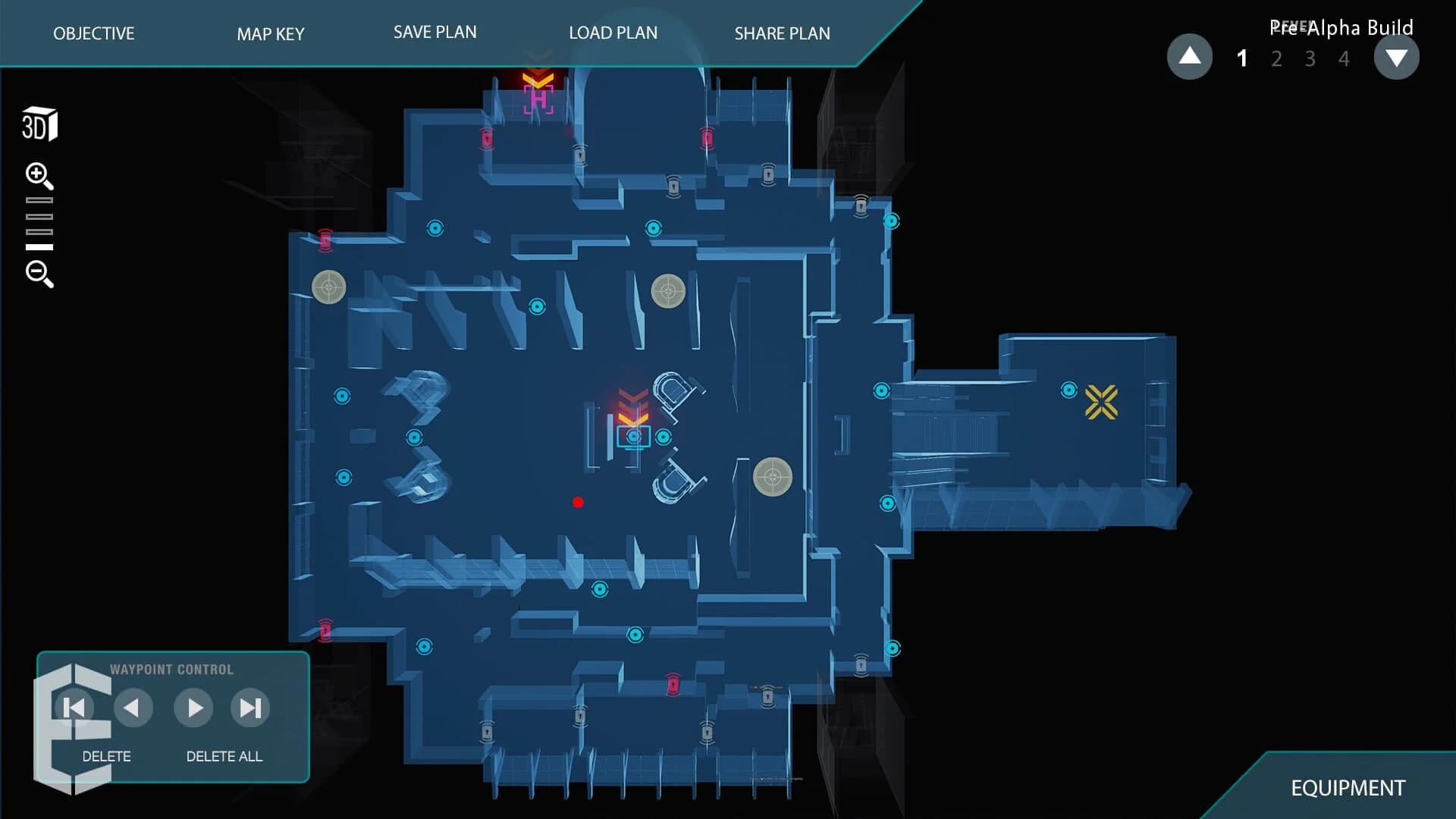This screenshot has height=819, width=1456.
Task: Zoom out using the magnifier minus icon
Action: point(39,275)
